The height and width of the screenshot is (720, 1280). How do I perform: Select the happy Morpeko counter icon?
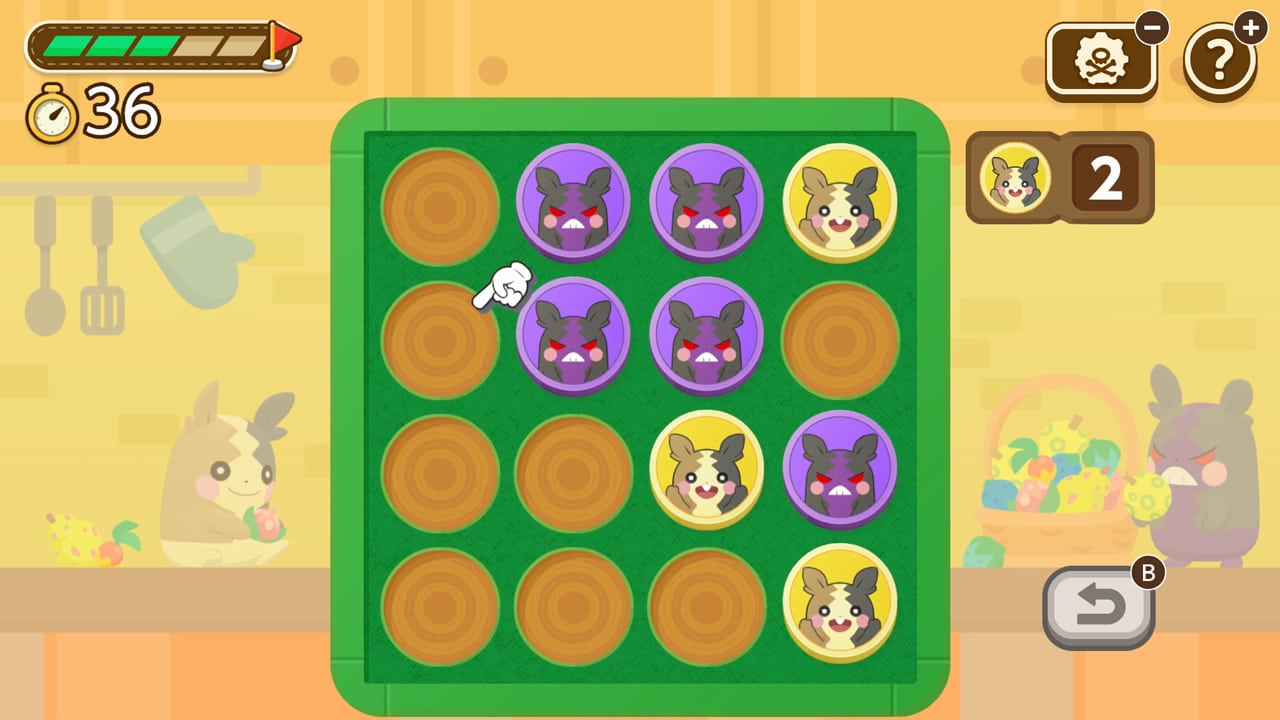coord(1014,177)
